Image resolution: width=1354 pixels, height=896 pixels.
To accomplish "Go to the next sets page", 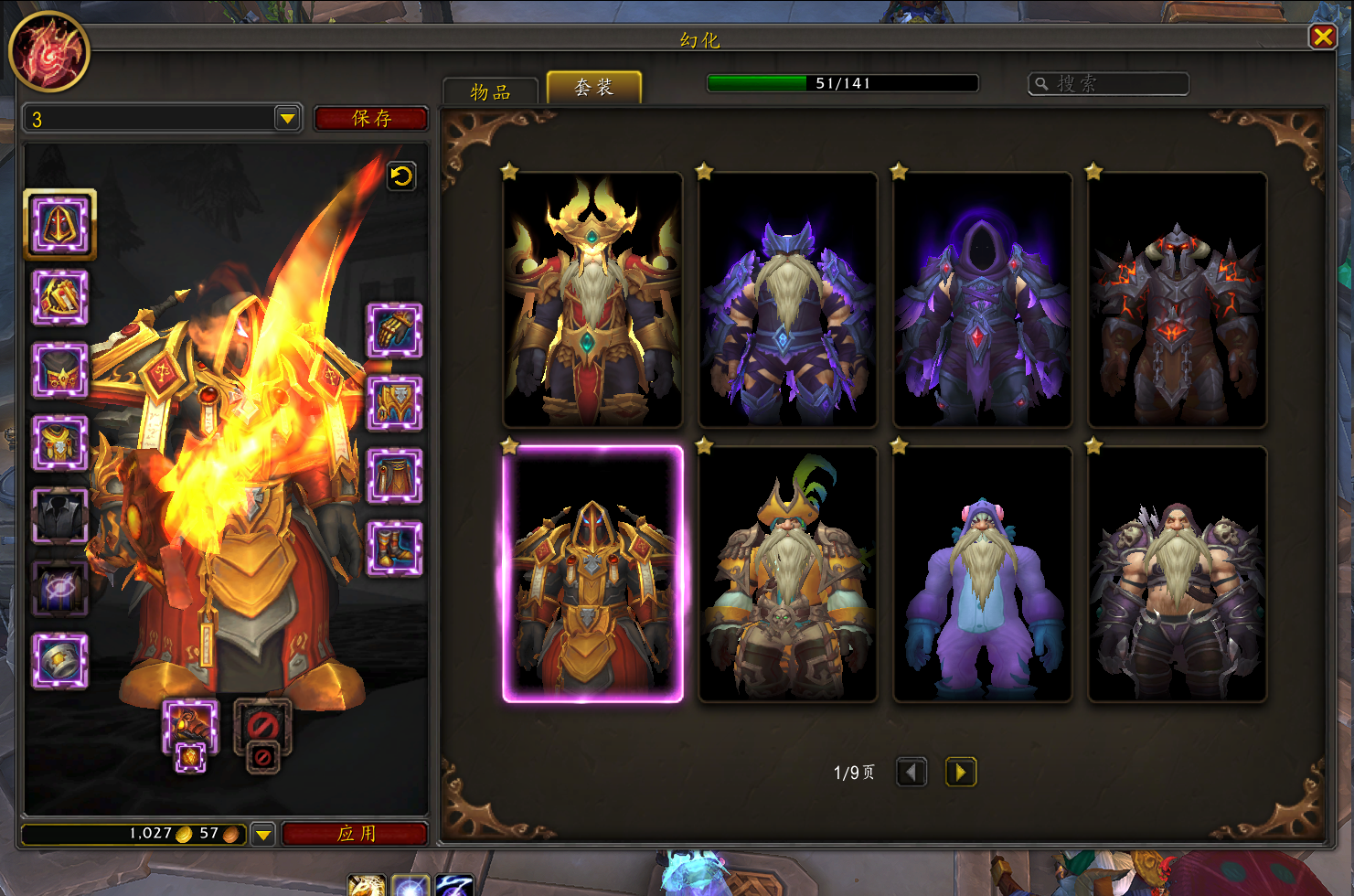I will click(x=960, y=773).
